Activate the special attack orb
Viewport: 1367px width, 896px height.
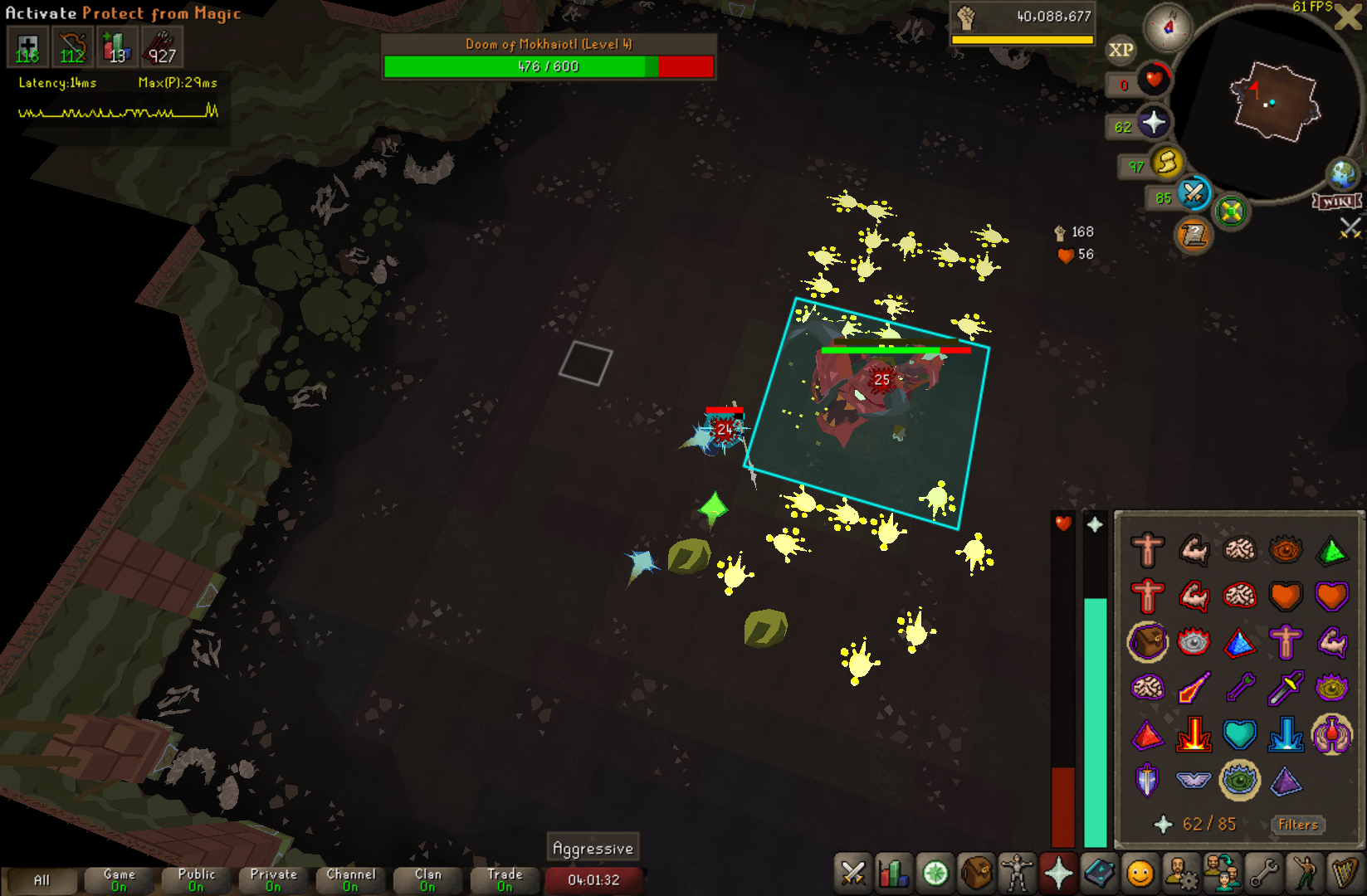1194,194
